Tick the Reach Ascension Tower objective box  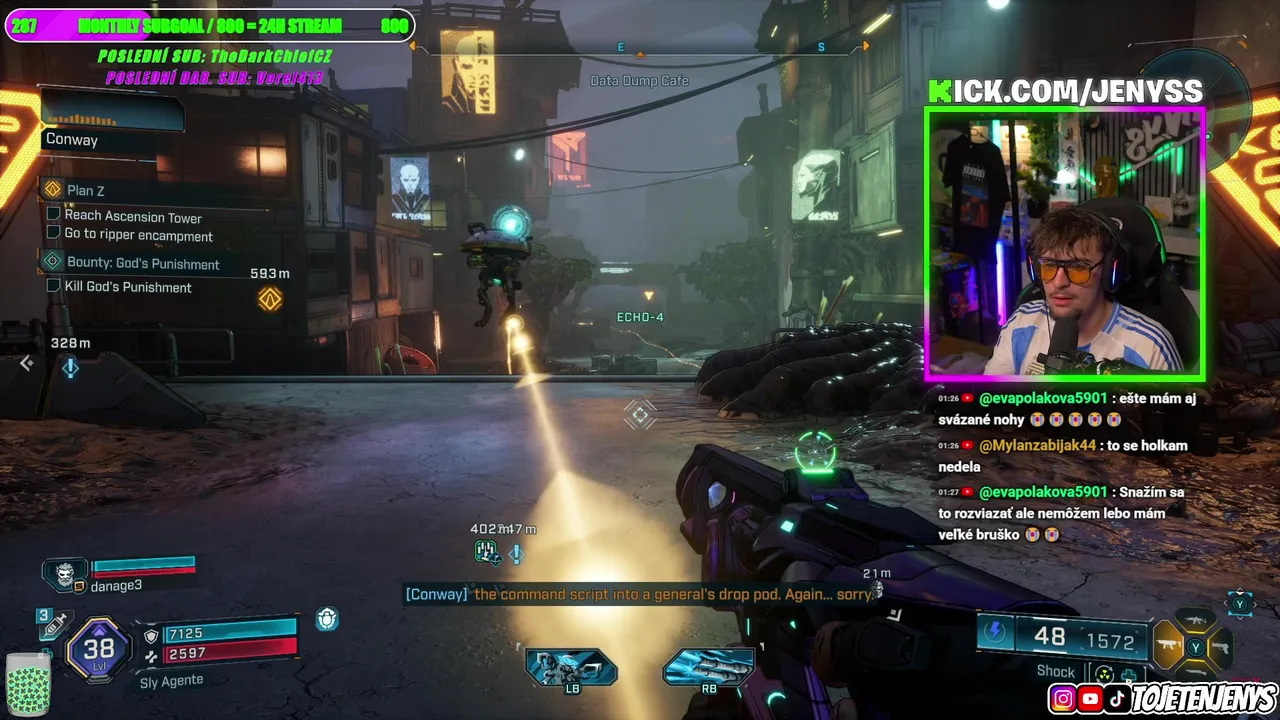point(54,214)
